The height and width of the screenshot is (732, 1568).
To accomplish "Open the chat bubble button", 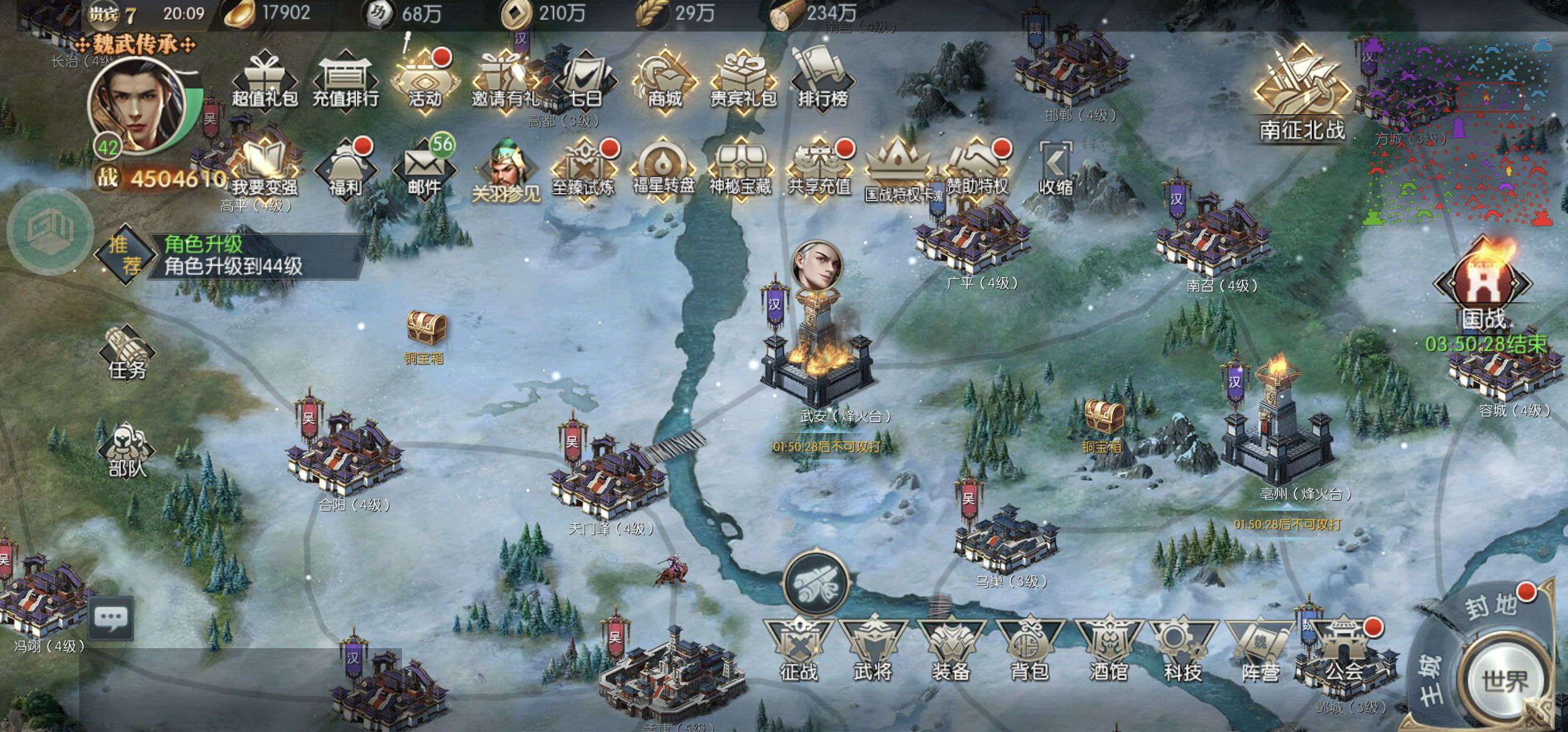I will (x=111, y=618).
